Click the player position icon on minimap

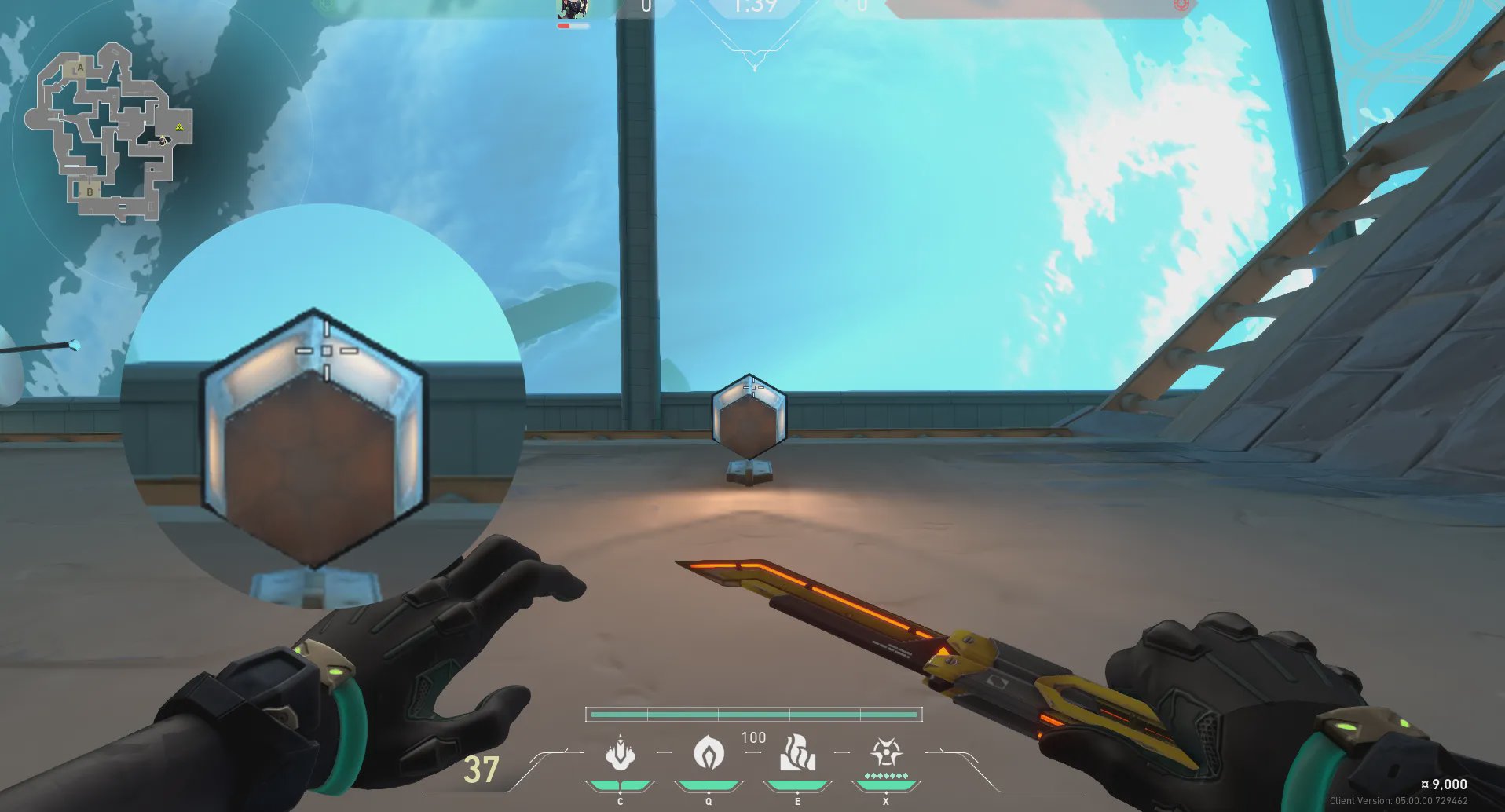tap(163, 141)
